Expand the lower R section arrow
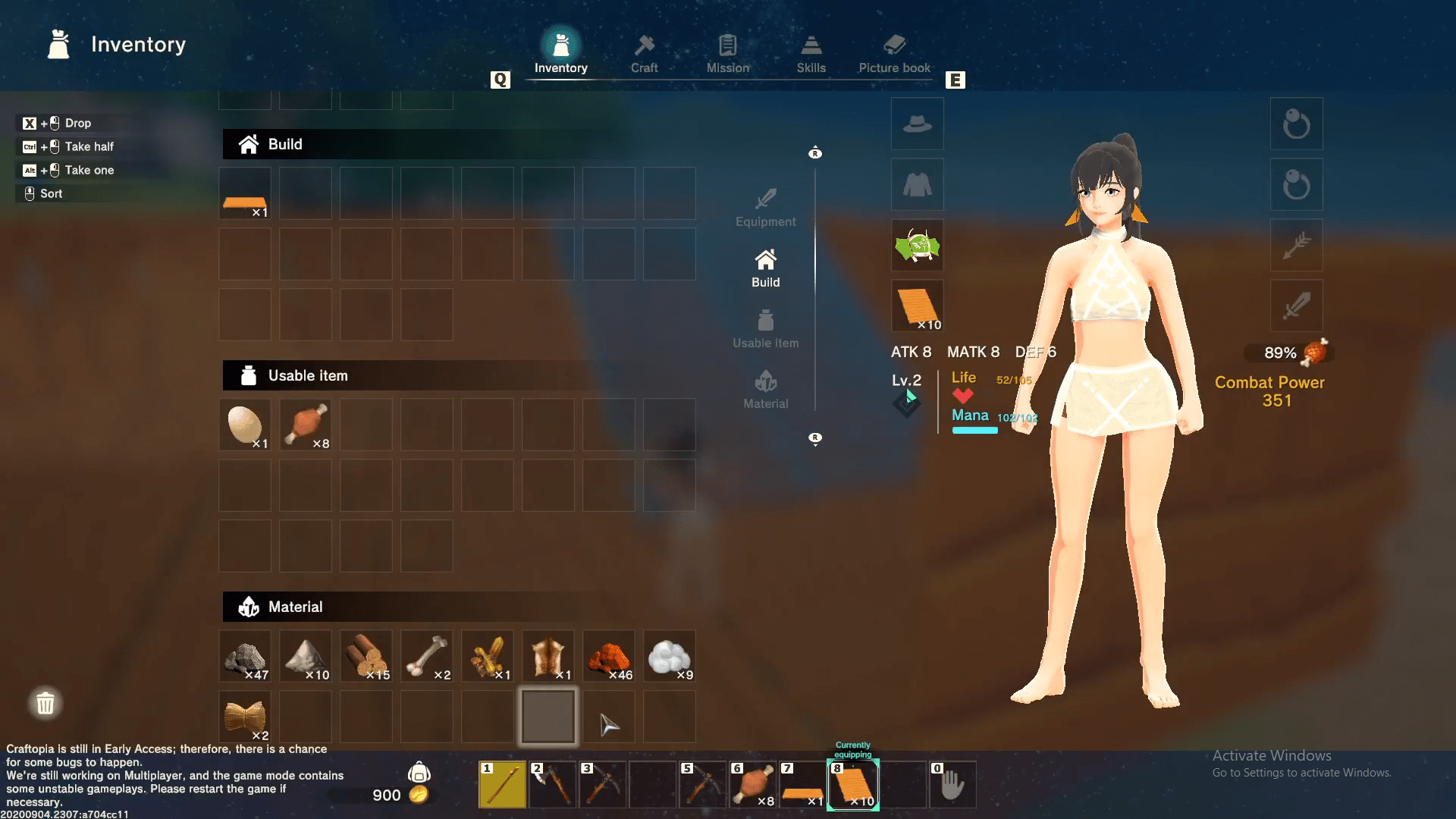 coord(815,438)
